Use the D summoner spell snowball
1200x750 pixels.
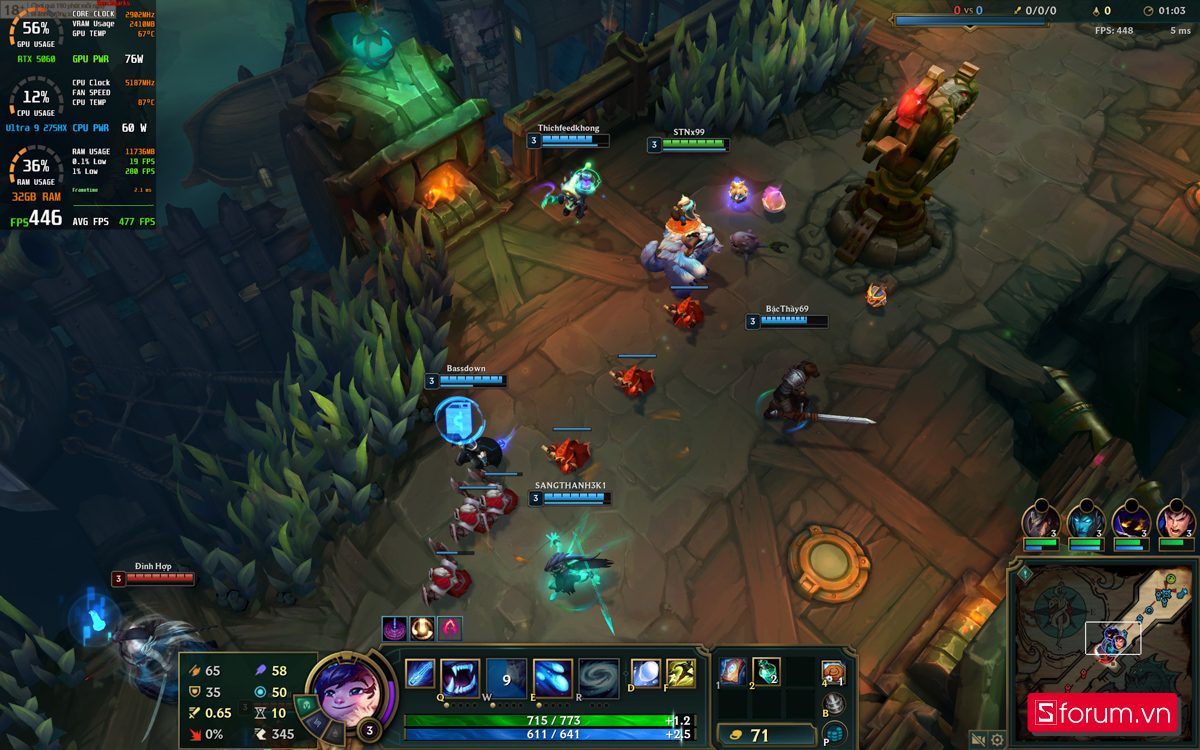[645, 673]
